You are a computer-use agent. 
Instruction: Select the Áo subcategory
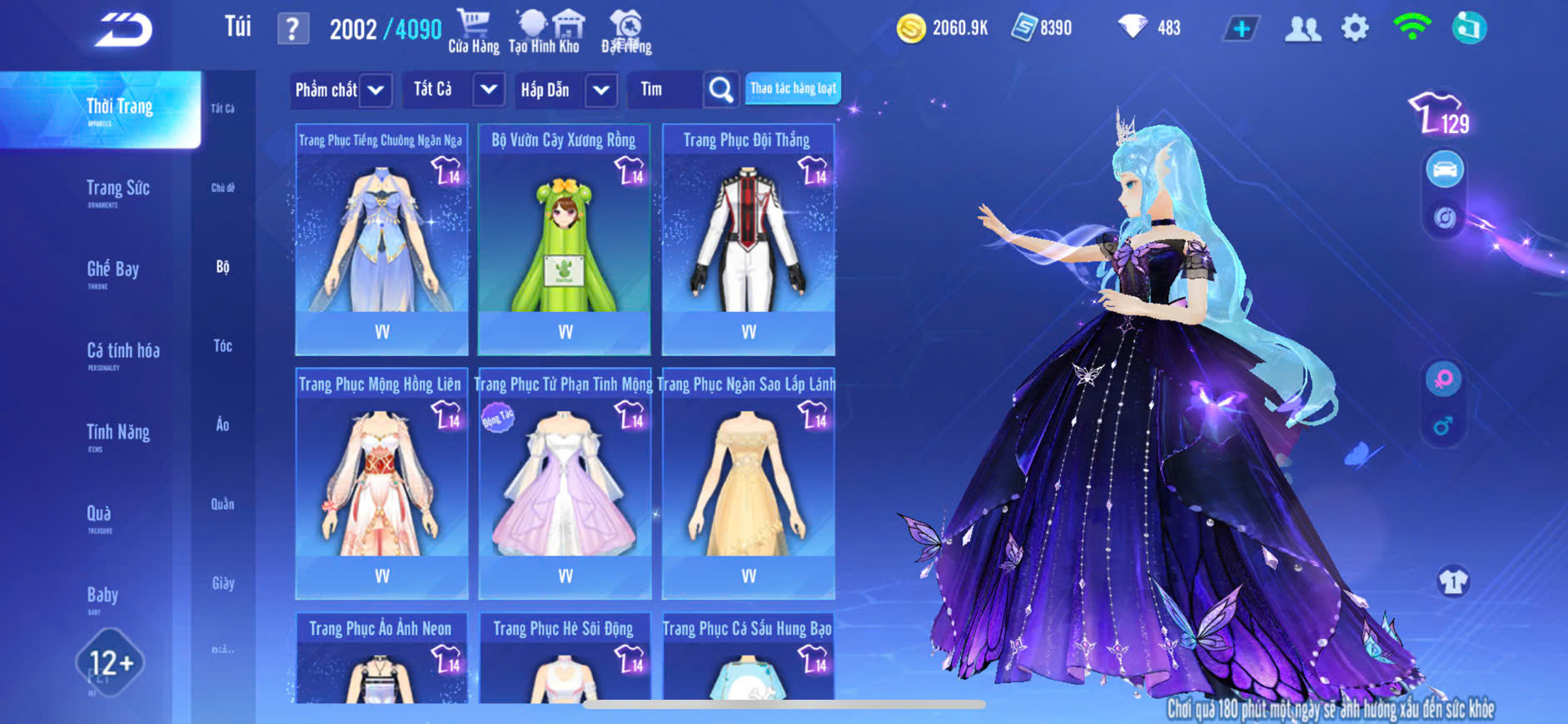pos(222,424)
